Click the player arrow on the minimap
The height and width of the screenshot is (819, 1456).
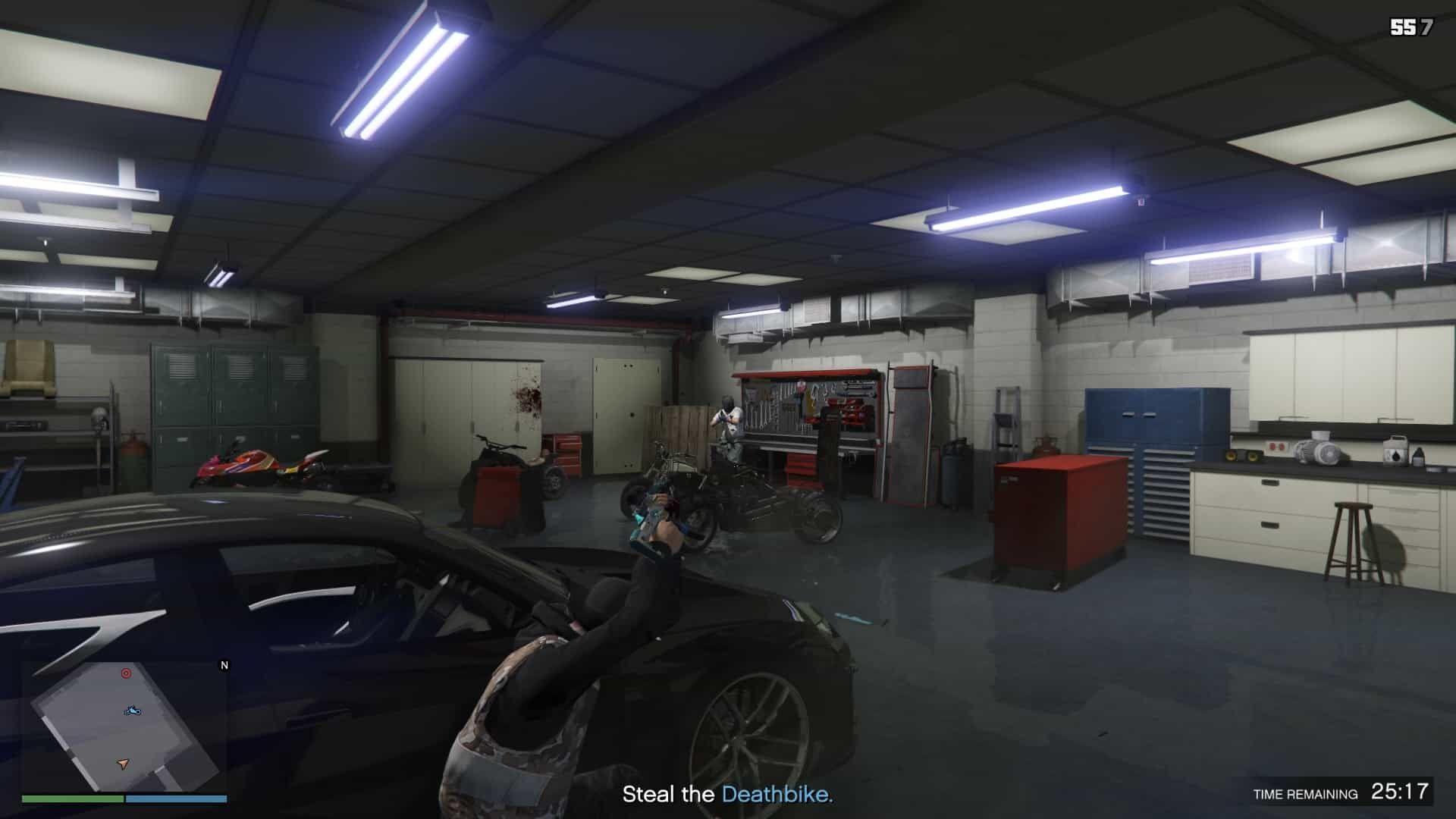123,763
